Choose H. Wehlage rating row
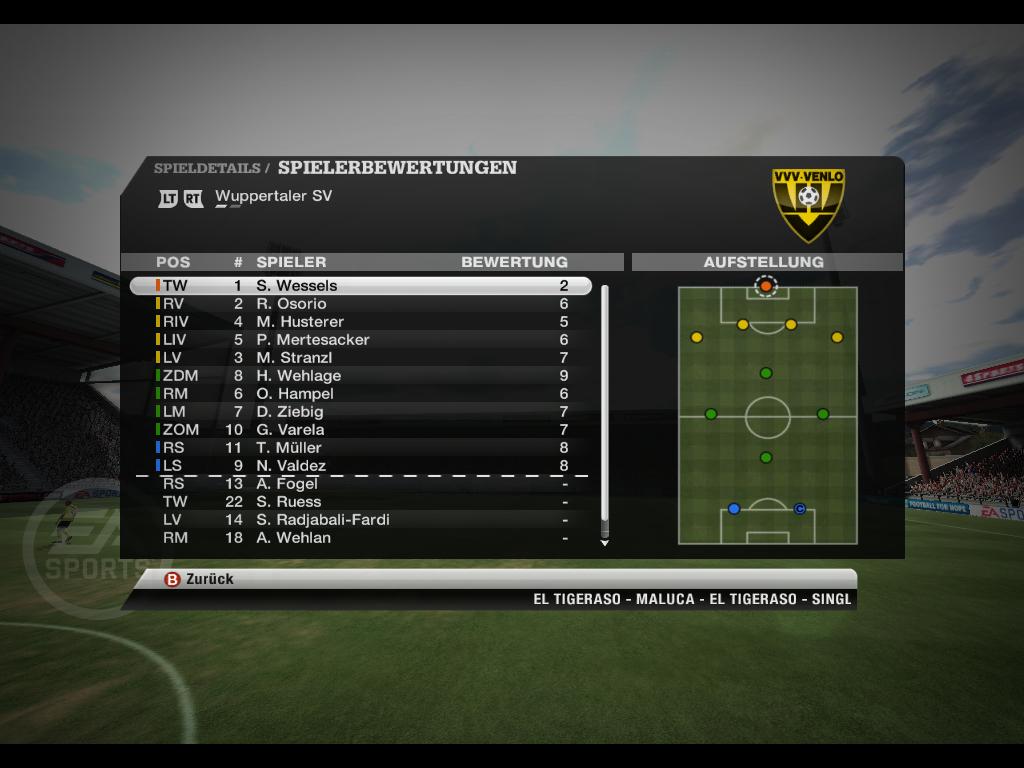This screenshot has width=1024, height=768. 360,376
